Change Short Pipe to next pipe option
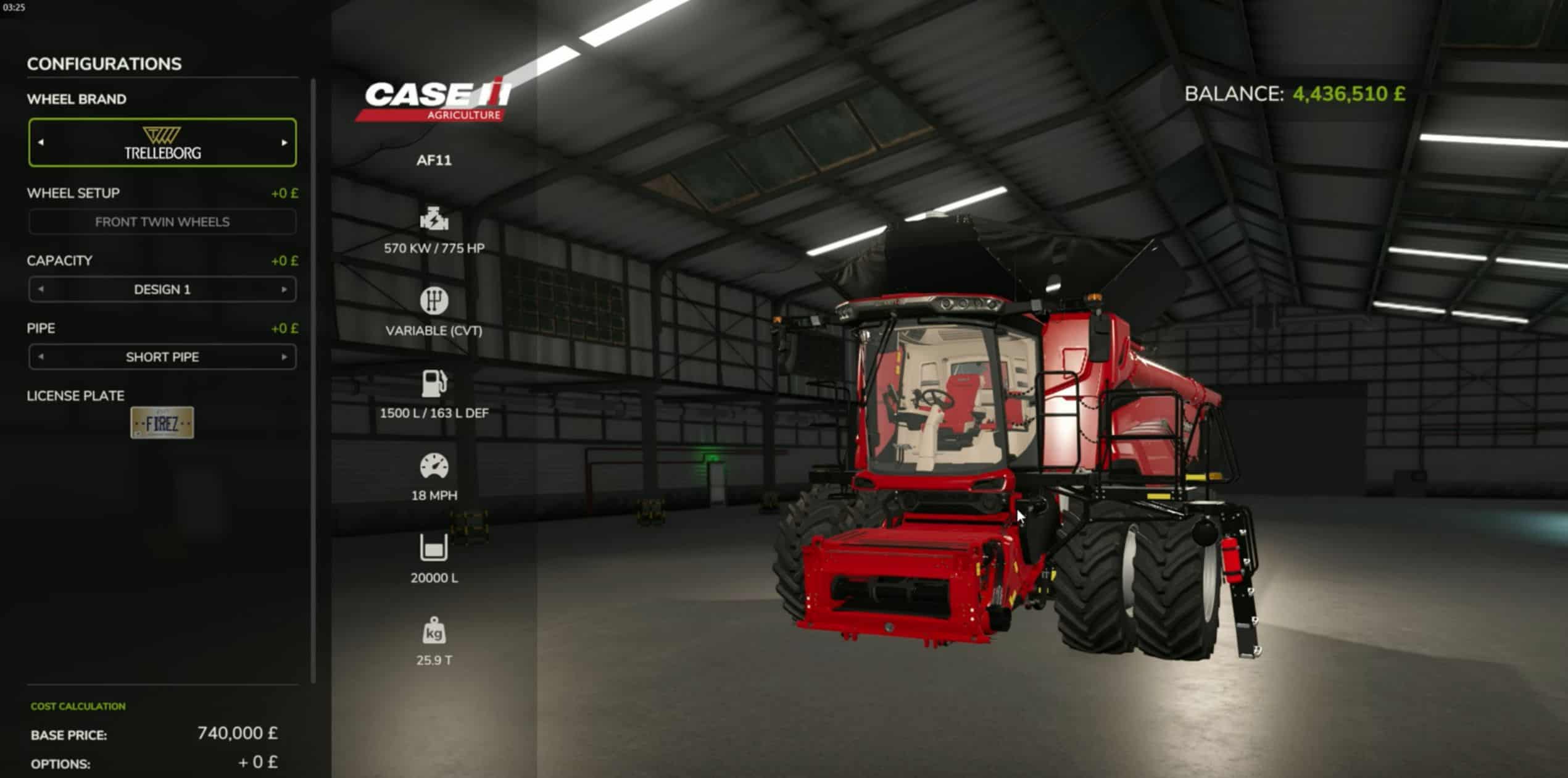Screen dimensions: 1568x778 coord(284,357)
